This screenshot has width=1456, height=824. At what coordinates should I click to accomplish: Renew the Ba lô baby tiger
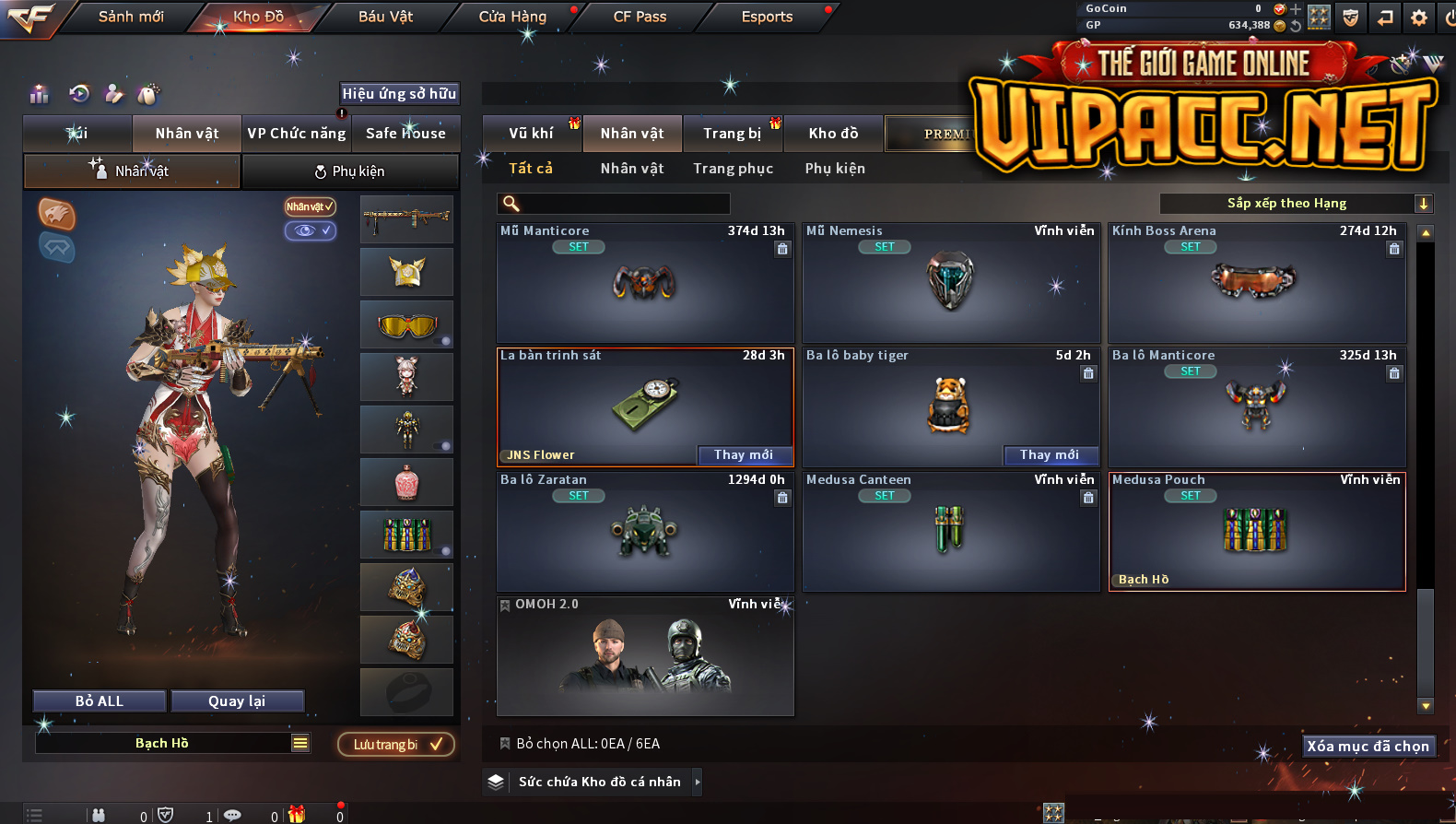coord(1050,454)
